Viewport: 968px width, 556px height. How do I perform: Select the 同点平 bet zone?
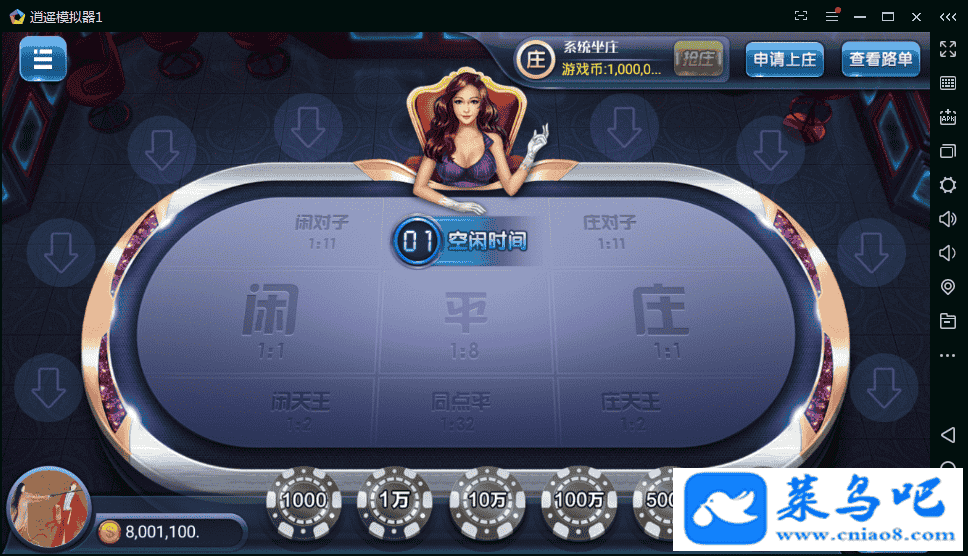point(462,410)
